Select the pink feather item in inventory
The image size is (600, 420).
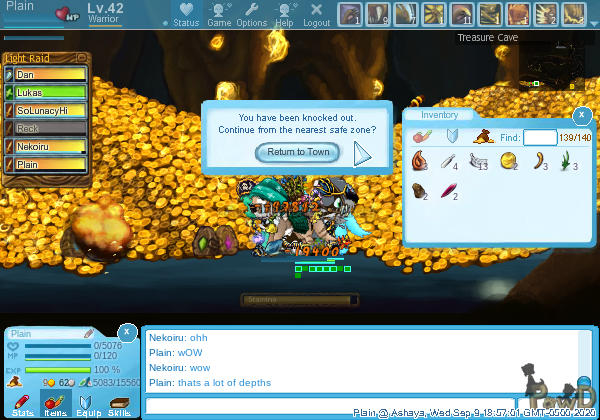pyautogui.click(x=448, y=190)
